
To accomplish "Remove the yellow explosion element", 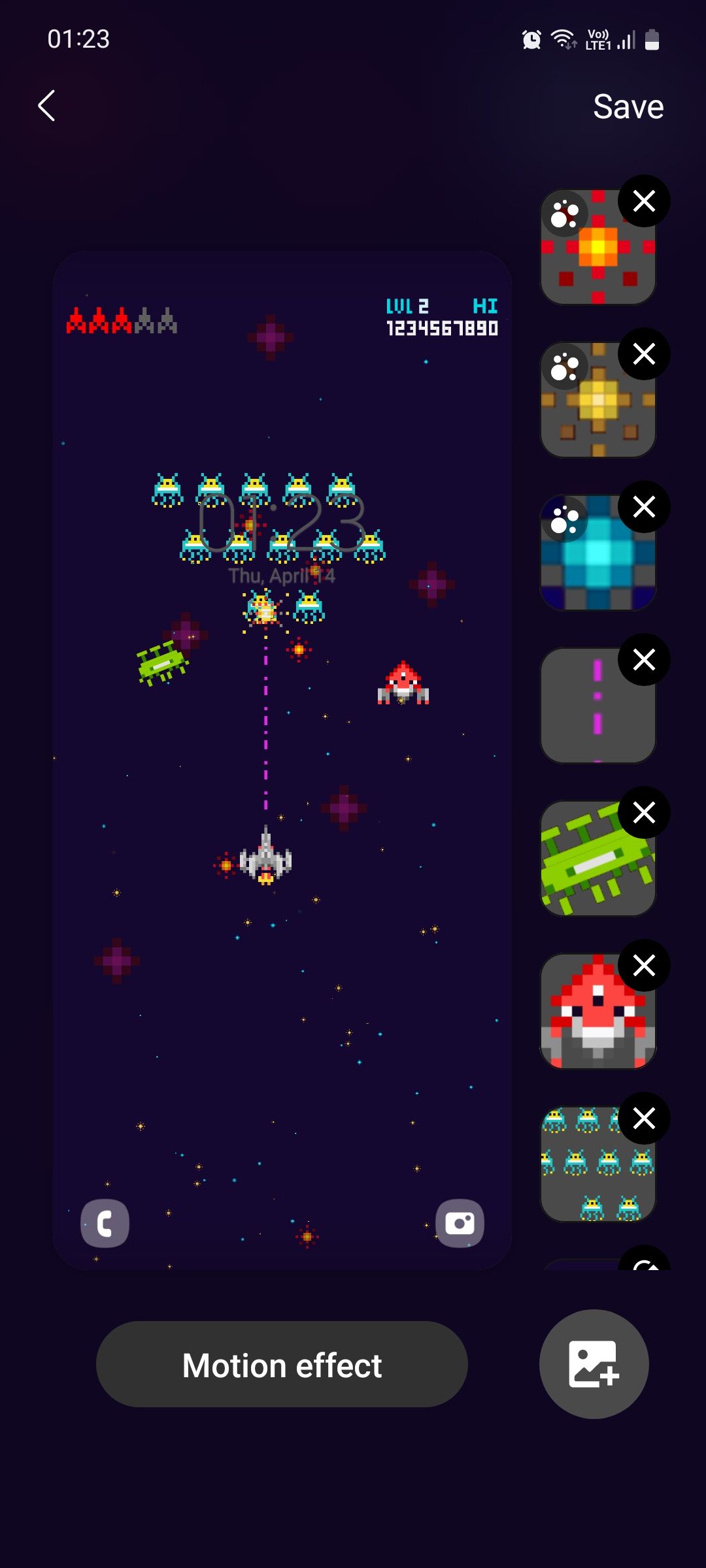I will pos(644,354).
